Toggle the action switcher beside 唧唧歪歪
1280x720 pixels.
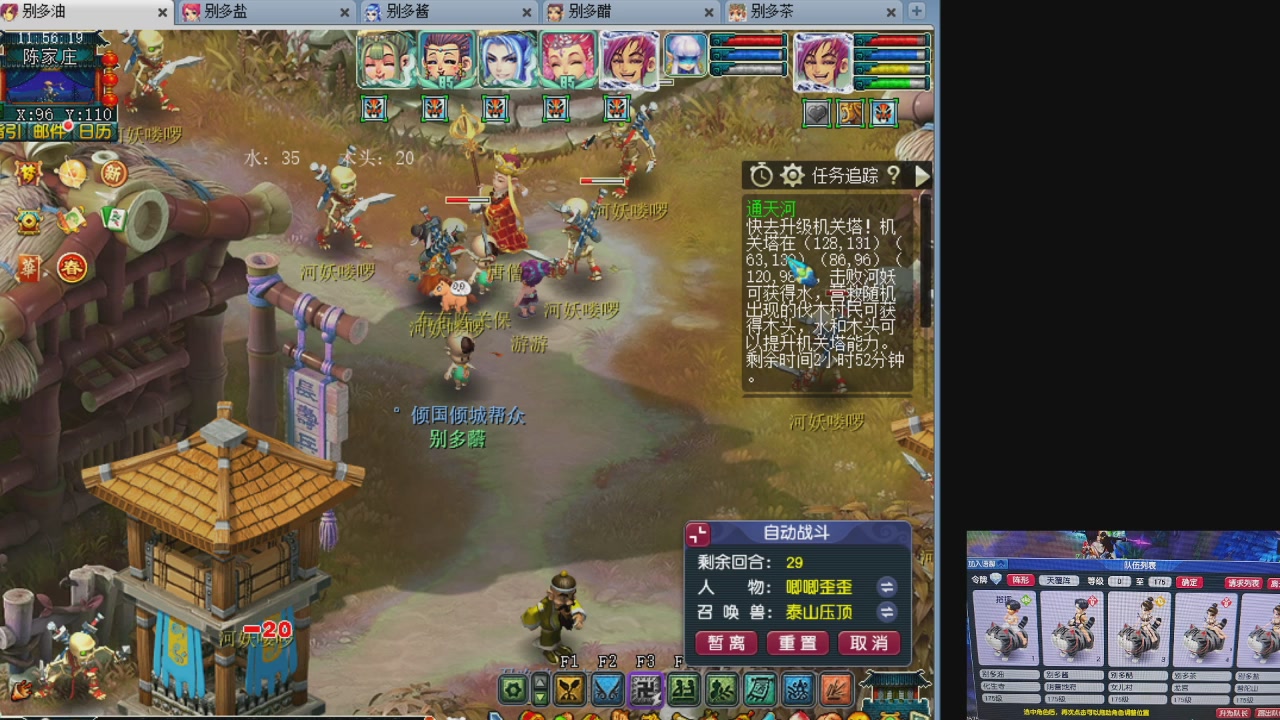[x=886, y=589]
